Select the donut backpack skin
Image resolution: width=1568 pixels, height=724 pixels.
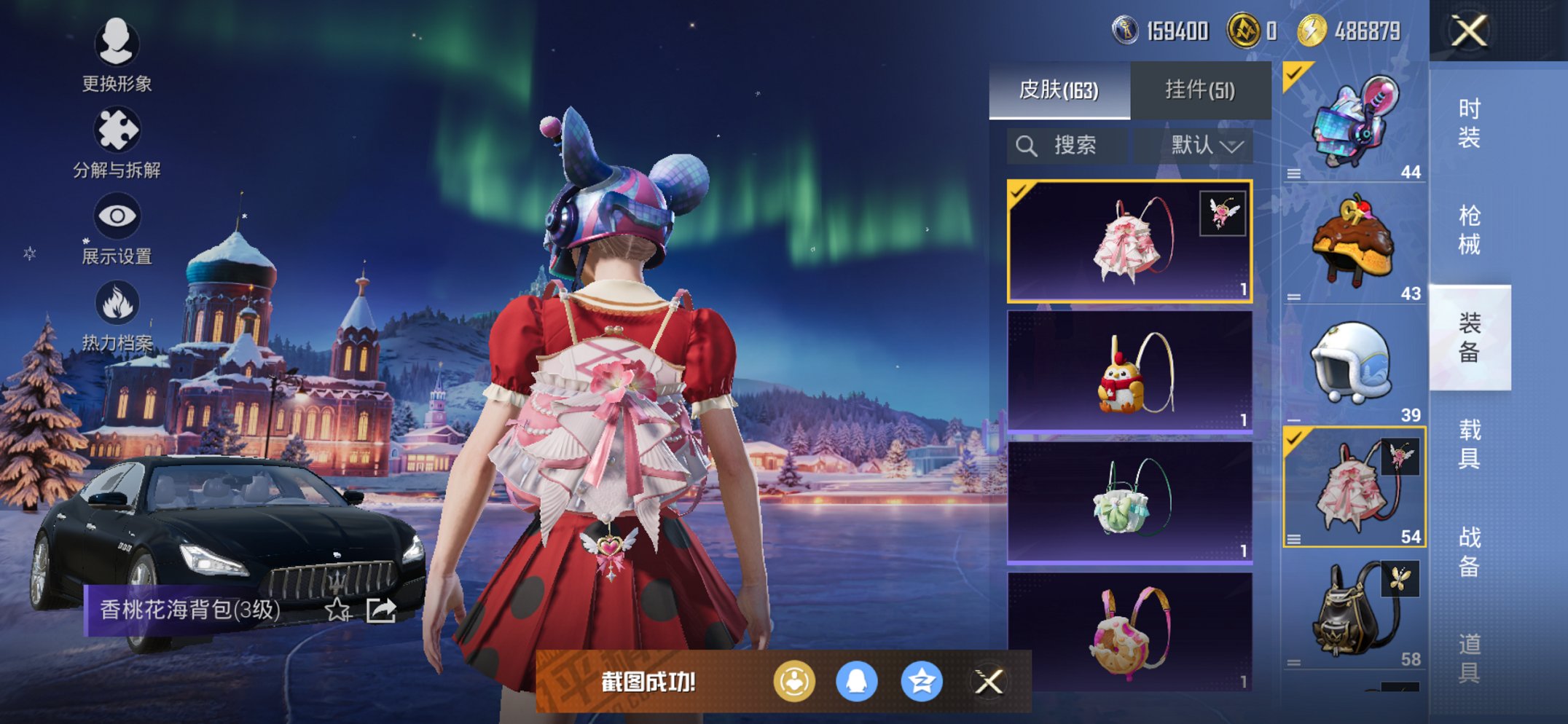point(1129,631)
